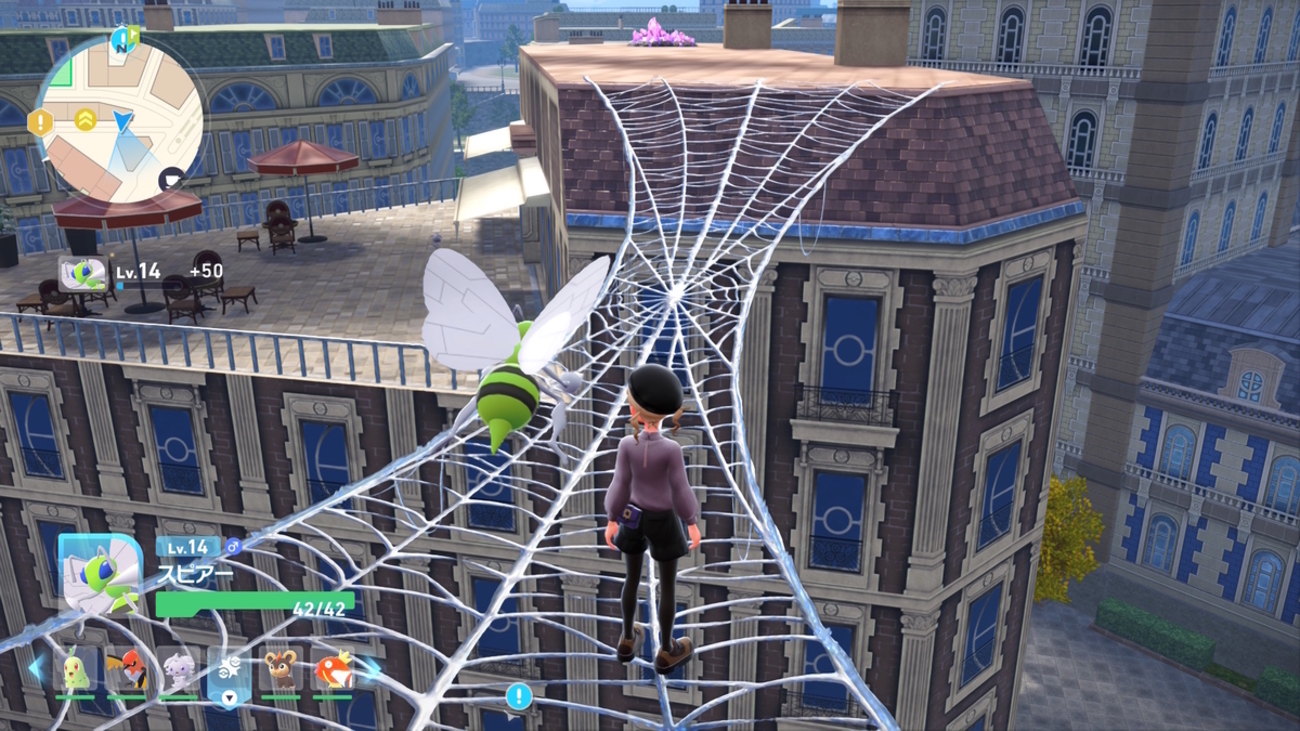
Task: Open the circular city minimap
Action: (x=120, y=118)
